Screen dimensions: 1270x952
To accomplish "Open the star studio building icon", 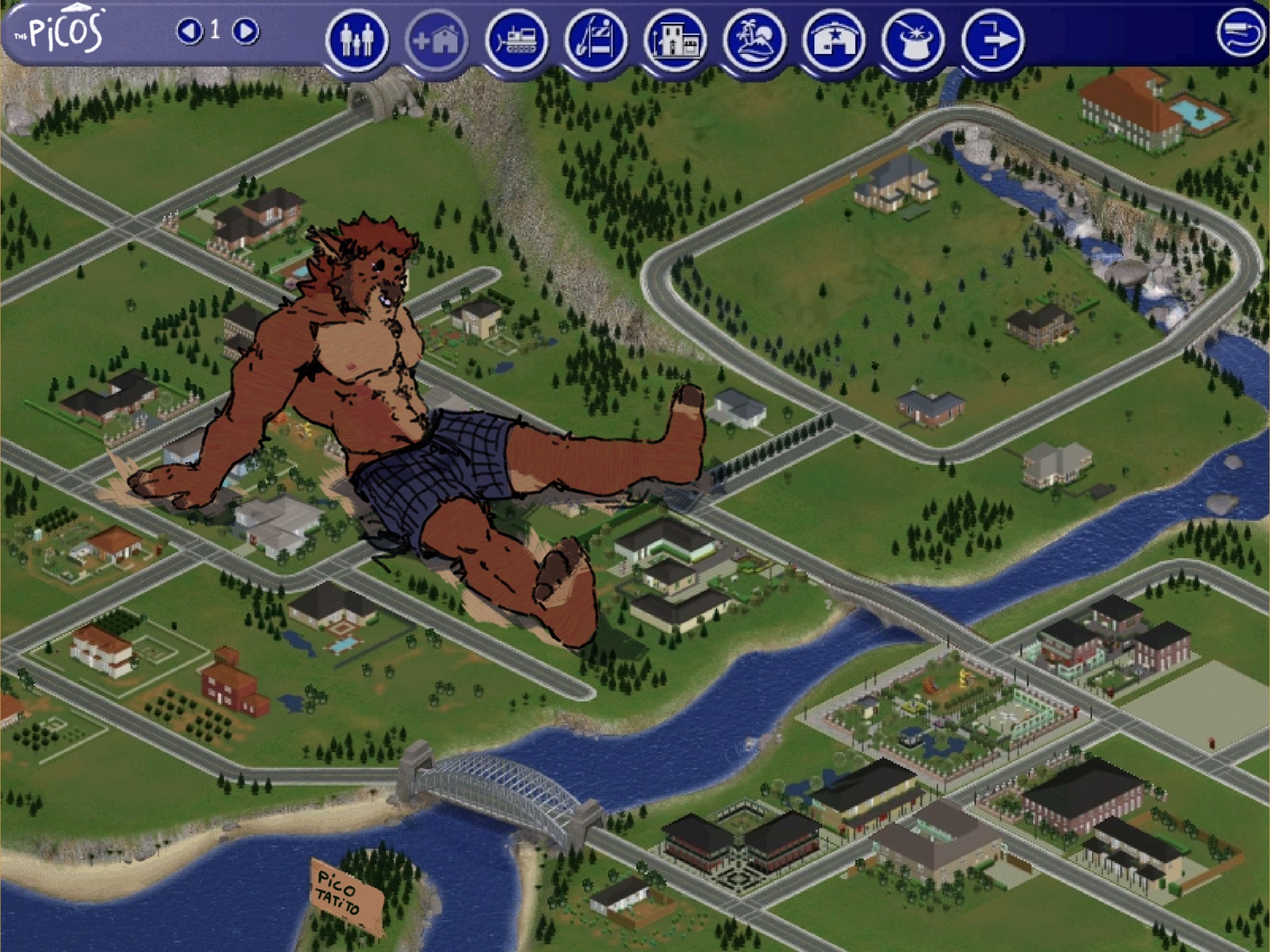I will pyautogui.click(x=833, y=40).
